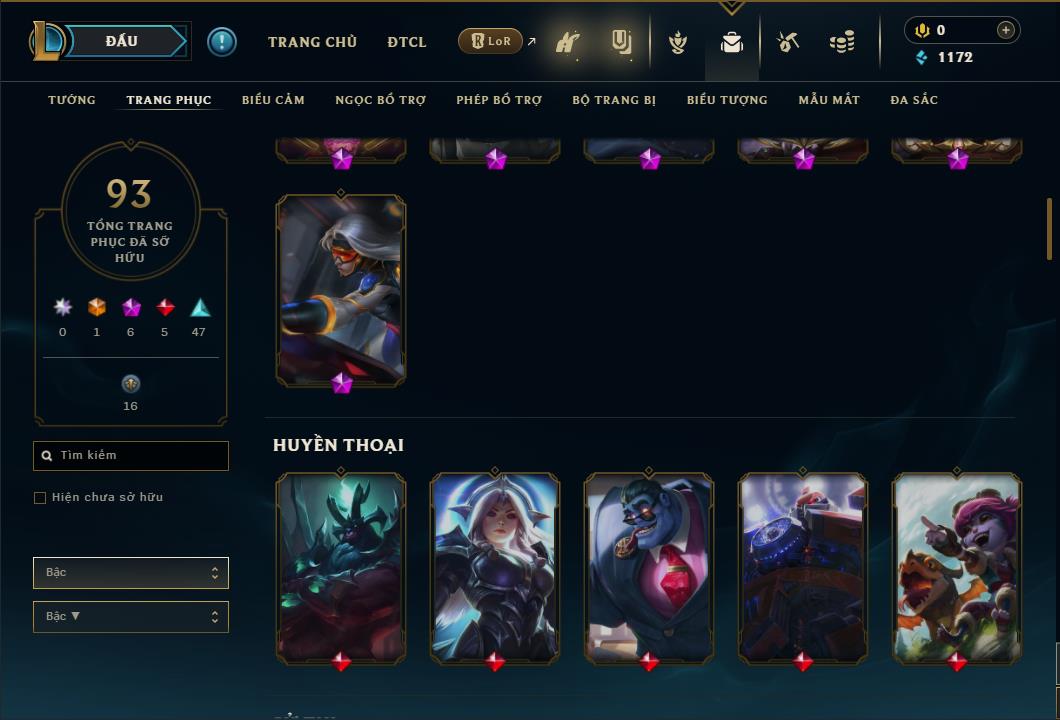
Task: Open the Bậc dropdown without arrow
Action: click(x=131, y=573)
